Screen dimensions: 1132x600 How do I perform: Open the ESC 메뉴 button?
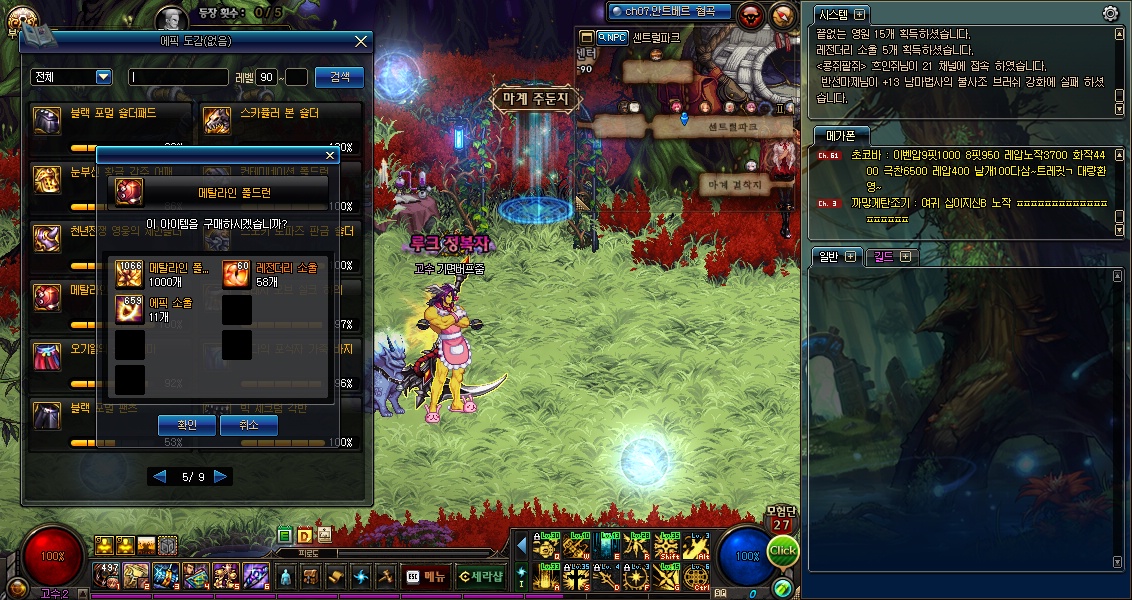point(426,576)
